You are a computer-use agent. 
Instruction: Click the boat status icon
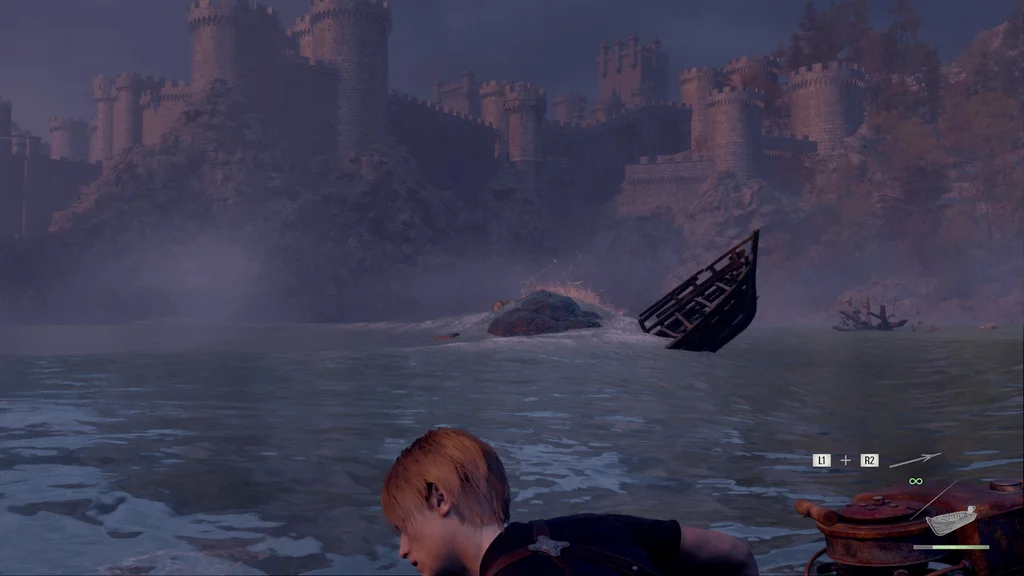pyautogui.click(x=950, y=521)
